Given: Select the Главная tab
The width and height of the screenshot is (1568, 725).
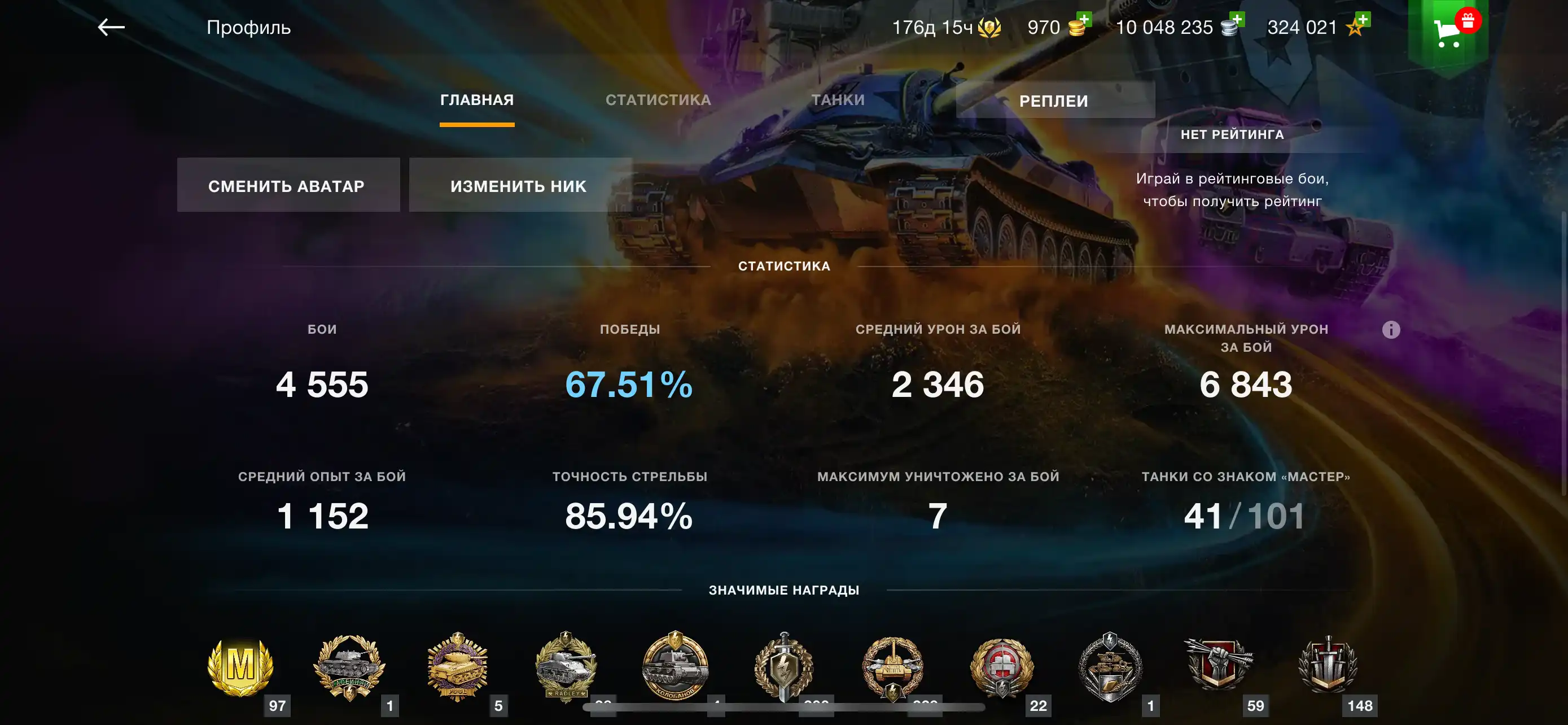Looking at the screenshot, I should coord(476,100).
